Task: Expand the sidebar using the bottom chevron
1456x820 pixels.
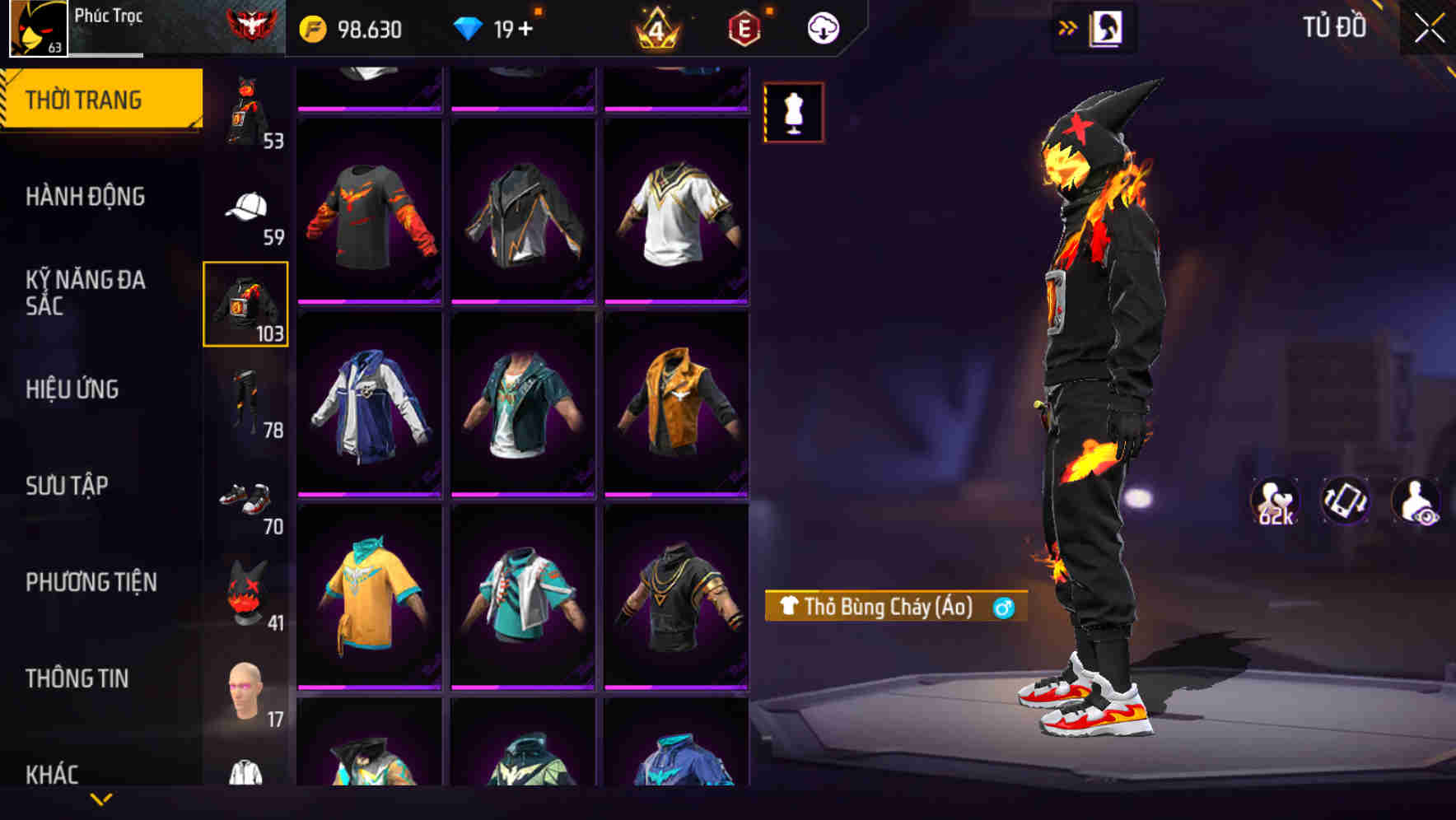Action: pos(101,798)
